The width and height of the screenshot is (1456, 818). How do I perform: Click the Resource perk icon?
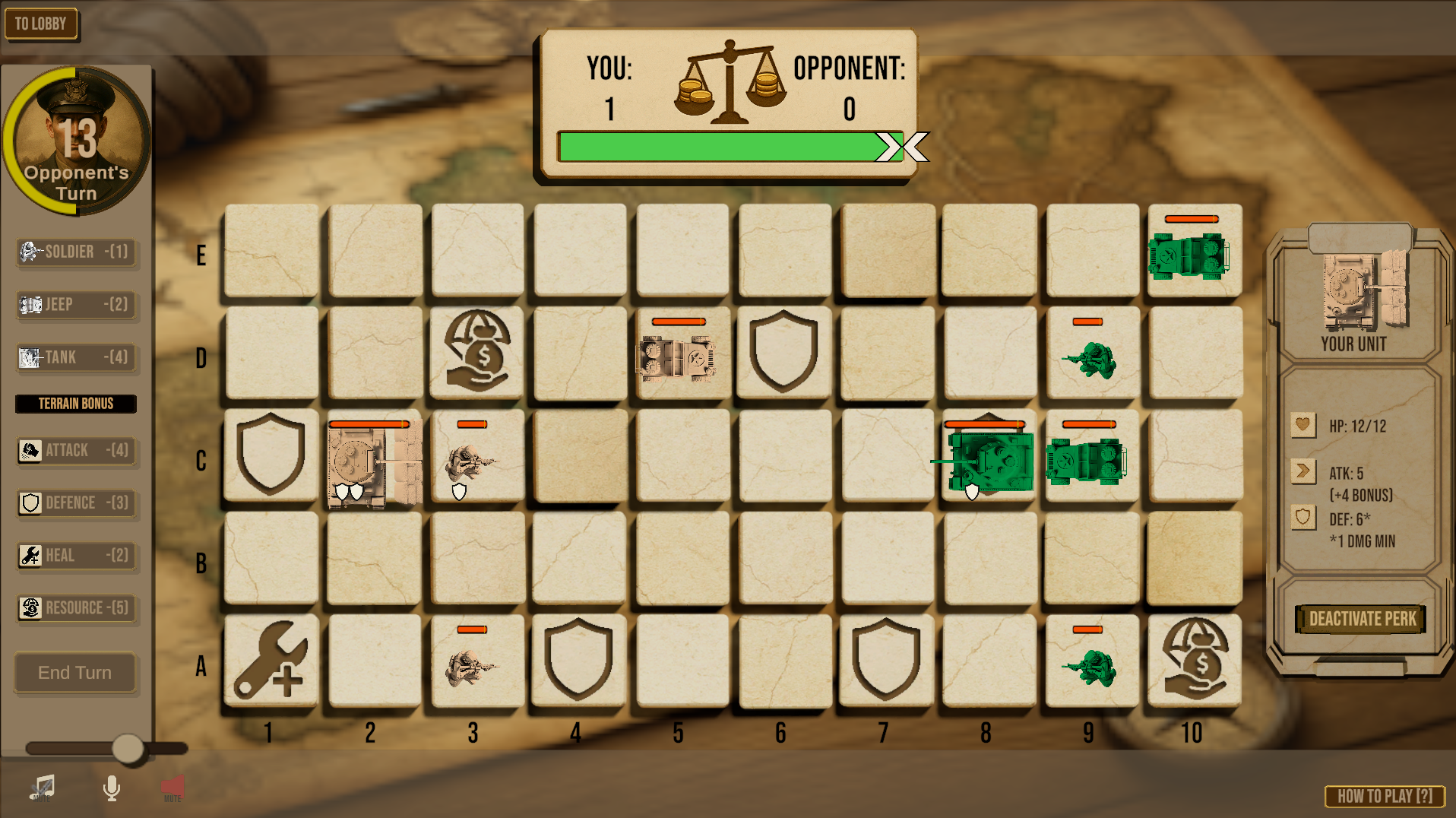[x=29, y=608]
